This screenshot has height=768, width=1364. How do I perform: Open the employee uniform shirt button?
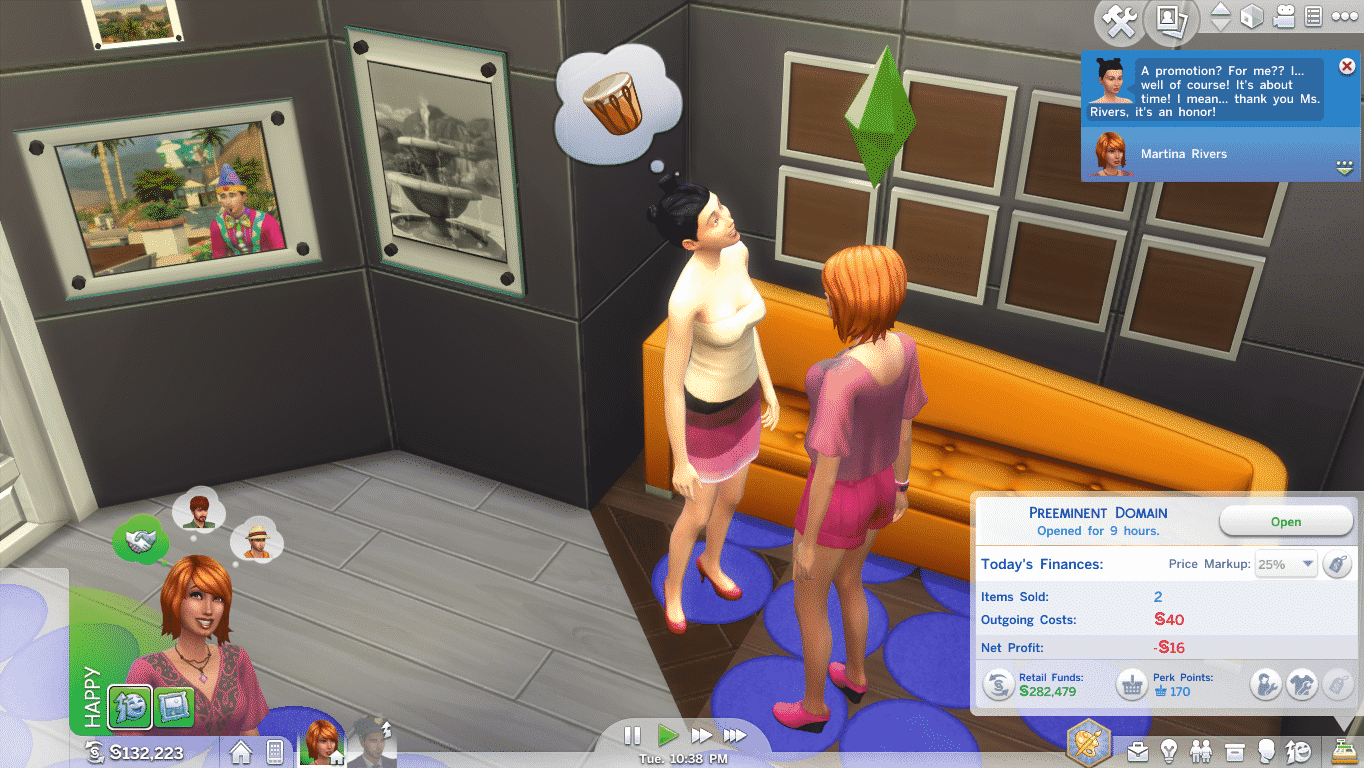click(x=1301, y=685)
